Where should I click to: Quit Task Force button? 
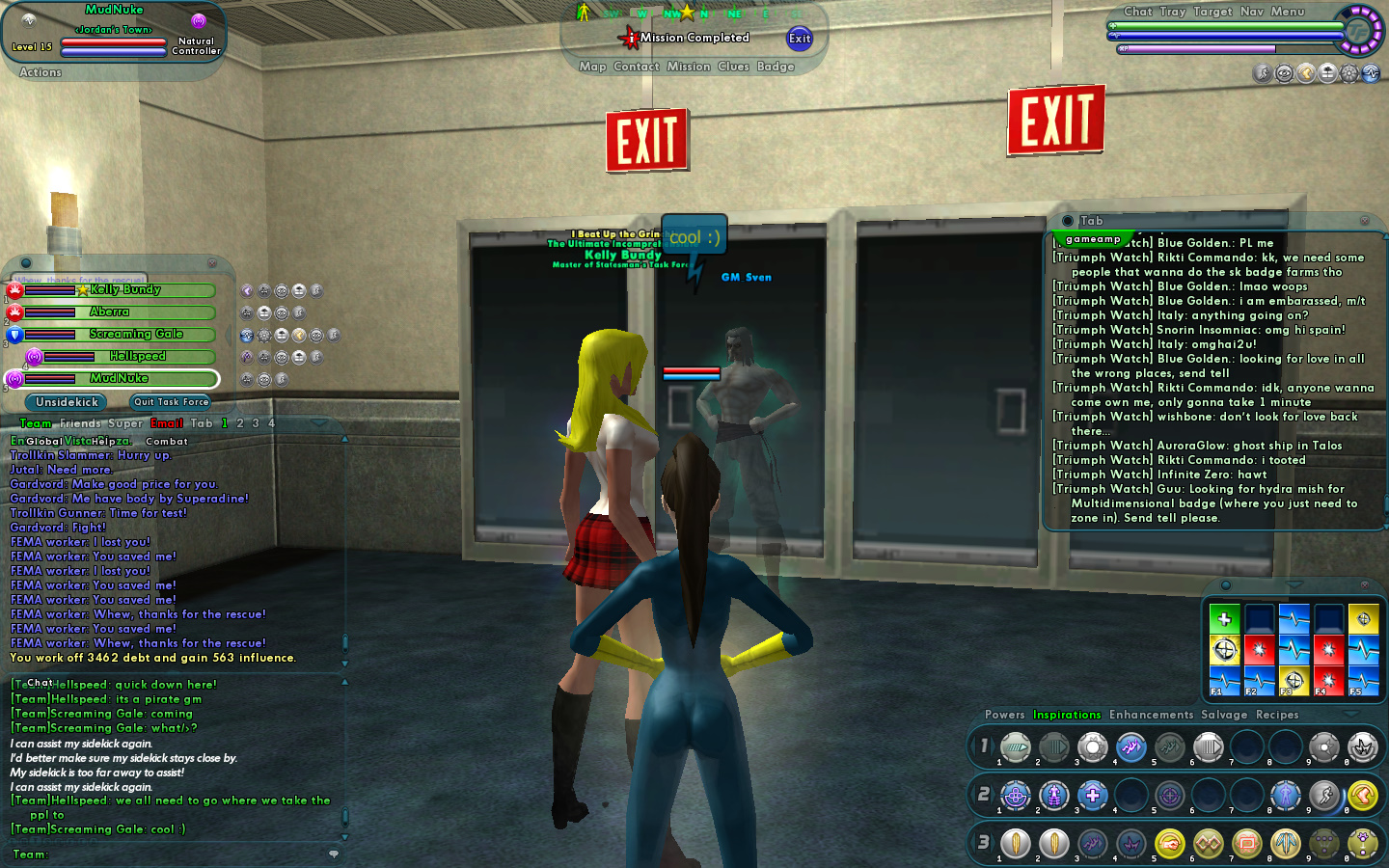tap(171, 402)
